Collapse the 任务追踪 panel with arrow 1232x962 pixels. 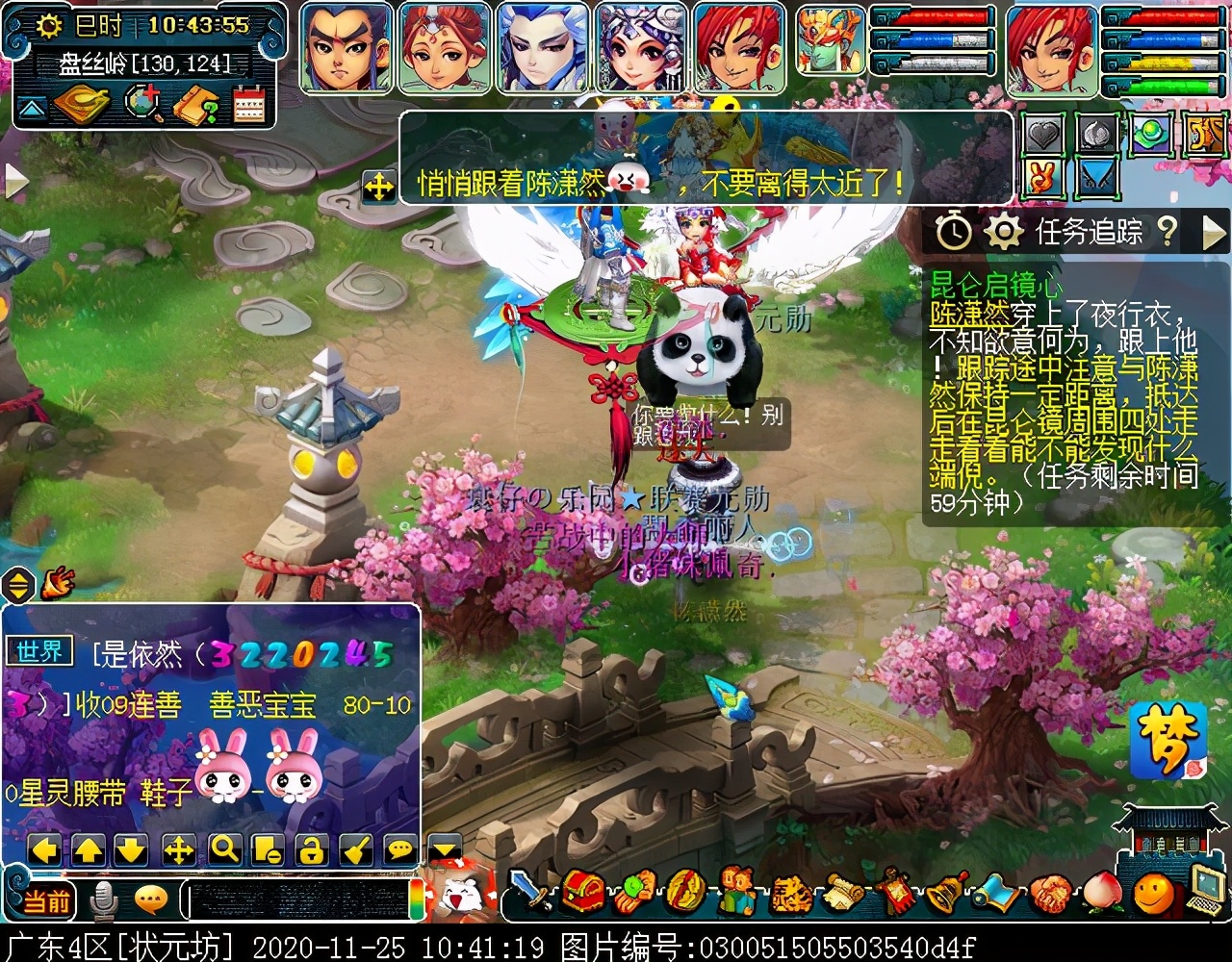(1215, 231)
